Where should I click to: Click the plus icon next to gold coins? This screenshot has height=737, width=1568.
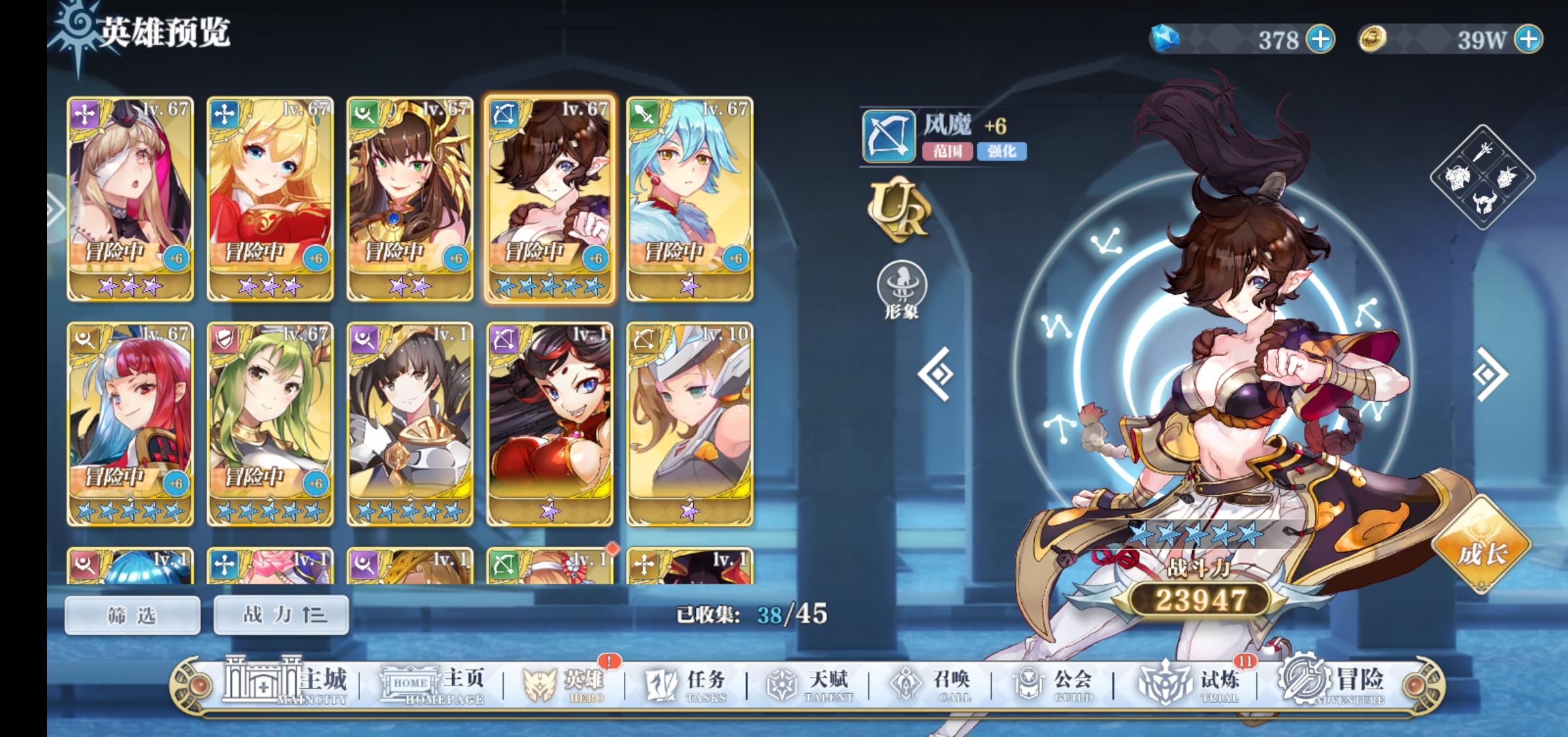pos(1529,39)
